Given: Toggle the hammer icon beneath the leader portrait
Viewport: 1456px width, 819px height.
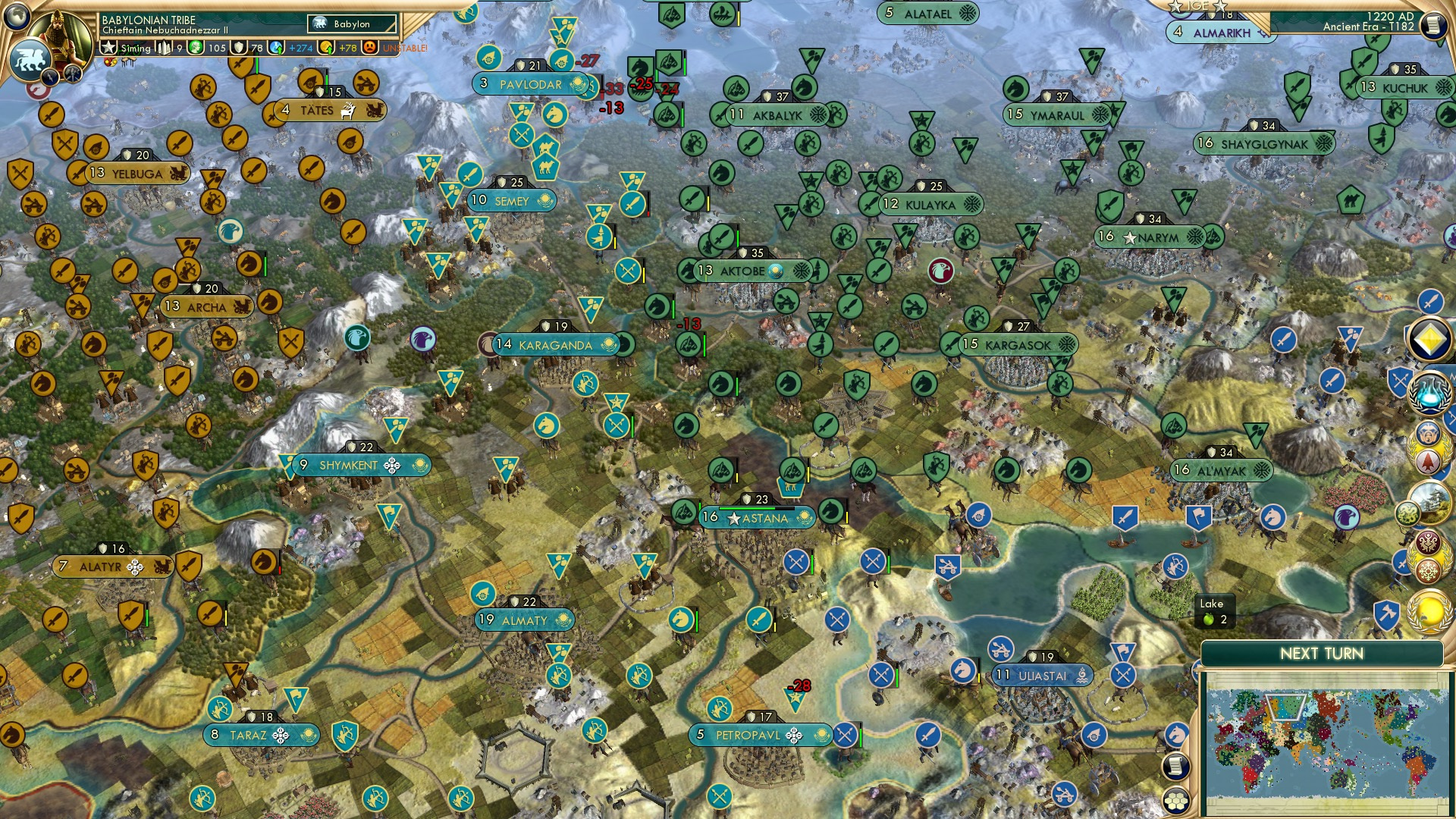Looking at the screenshot, I should (72, 74).
